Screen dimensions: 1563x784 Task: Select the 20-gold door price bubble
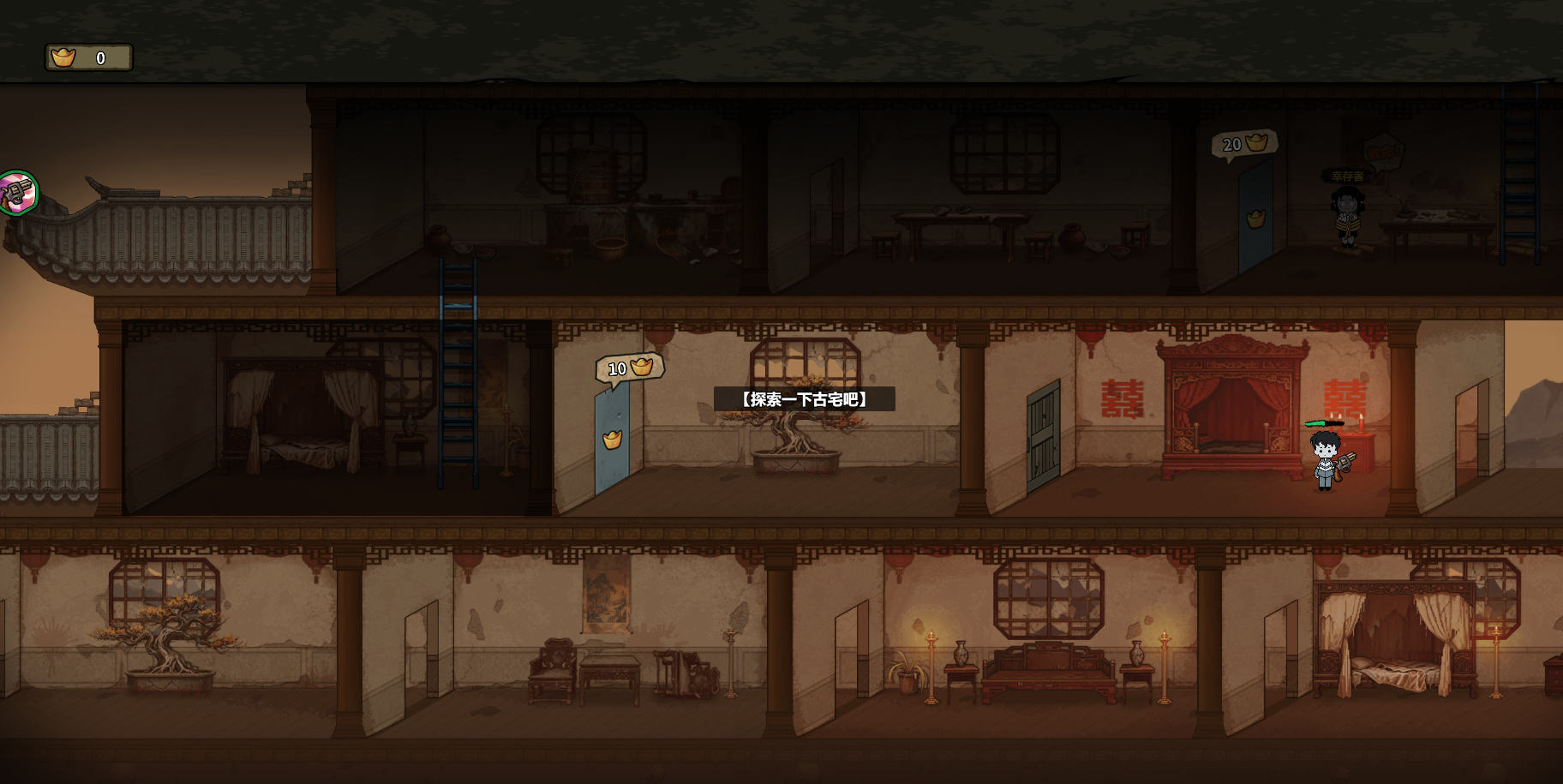(x=1244, y=143)
